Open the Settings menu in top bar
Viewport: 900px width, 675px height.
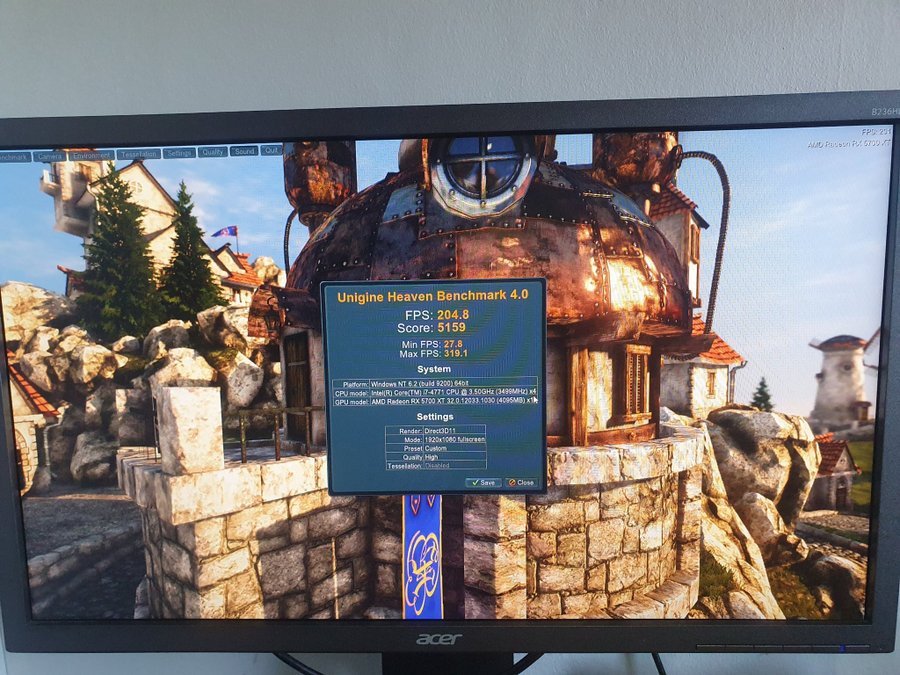179,153
